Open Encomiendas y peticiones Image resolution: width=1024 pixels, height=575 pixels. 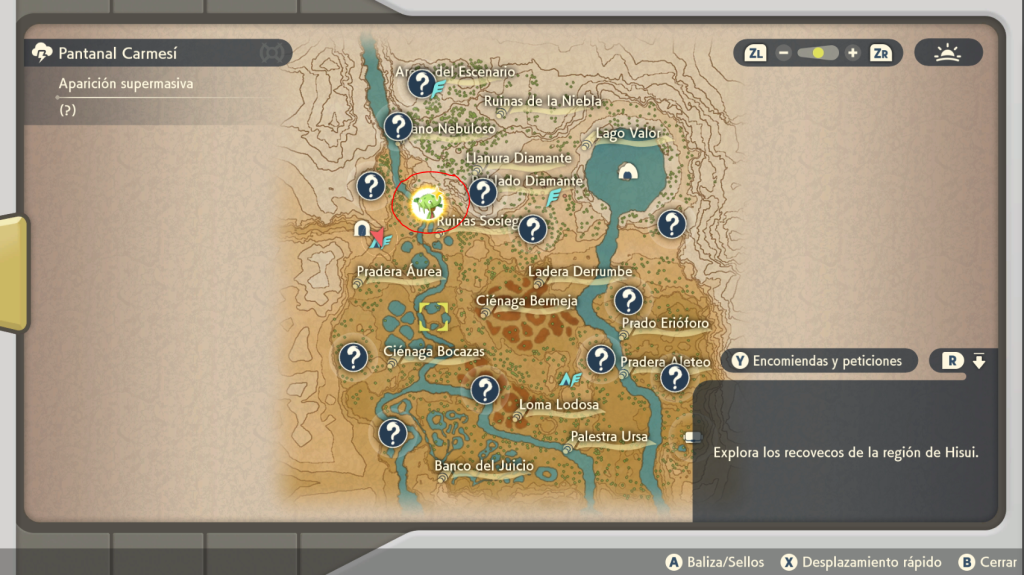817,361
